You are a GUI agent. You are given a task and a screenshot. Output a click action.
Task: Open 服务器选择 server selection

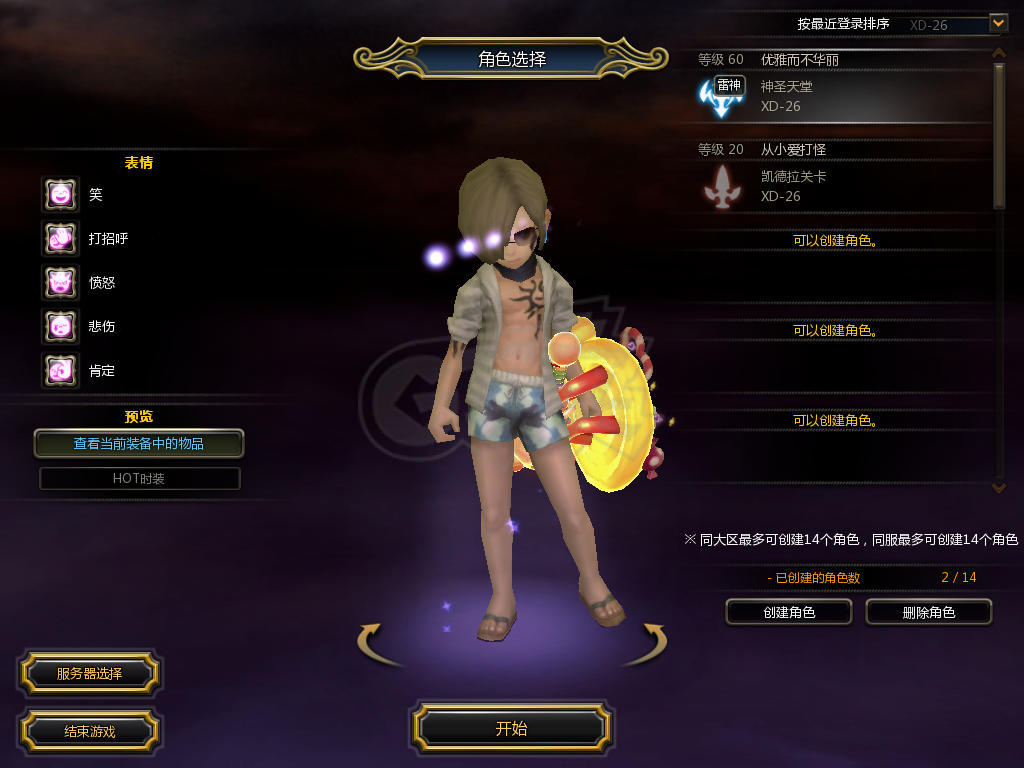89,673
